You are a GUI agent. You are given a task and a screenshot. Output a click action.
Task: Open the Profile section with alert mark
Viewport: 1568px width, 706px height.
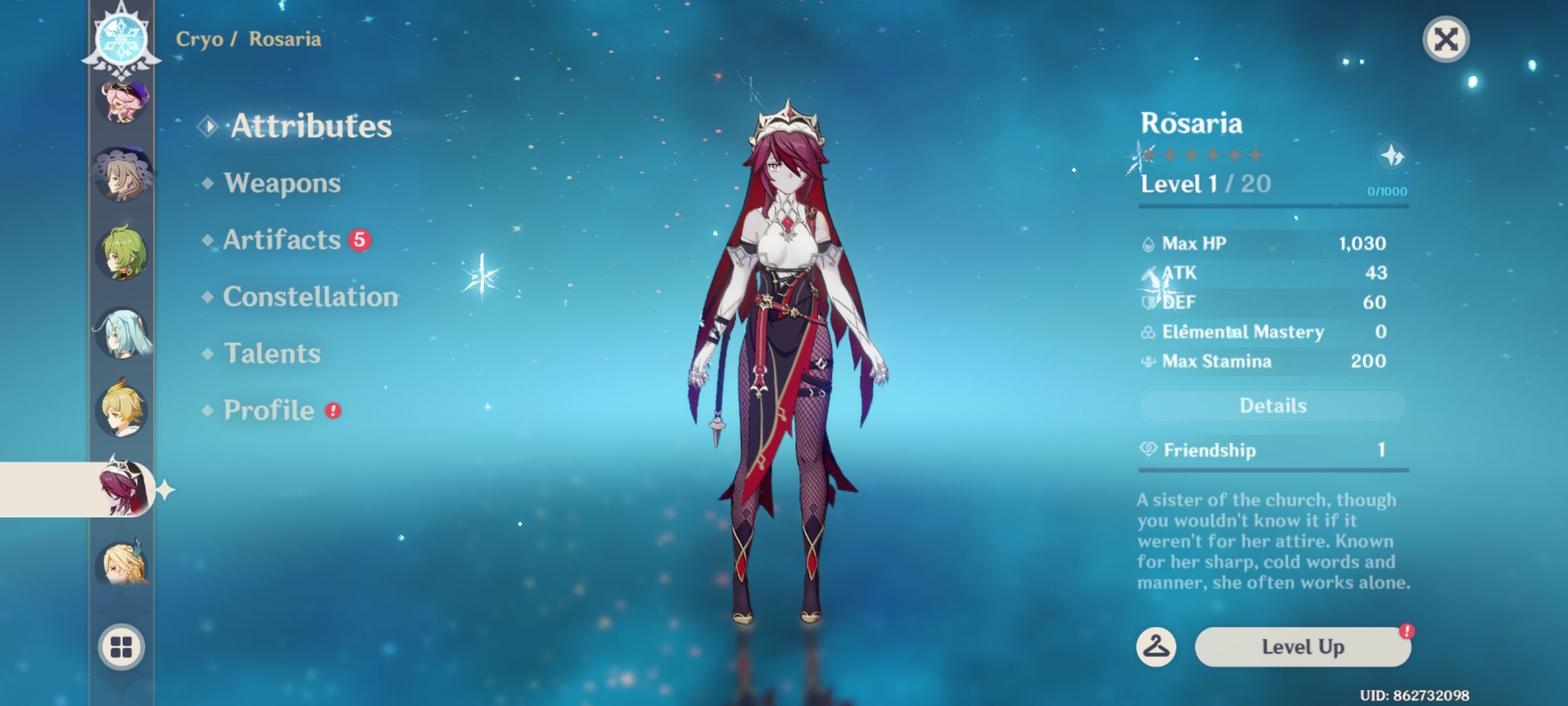tap(268, 411)
